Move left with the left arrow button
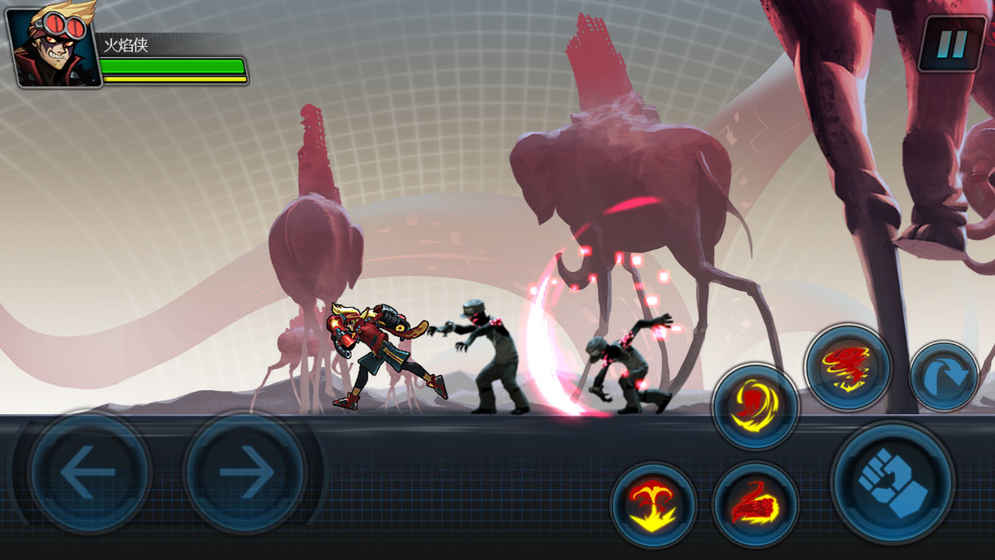The width and height of the screenshot is (995, 560). (x=89, y=472)
